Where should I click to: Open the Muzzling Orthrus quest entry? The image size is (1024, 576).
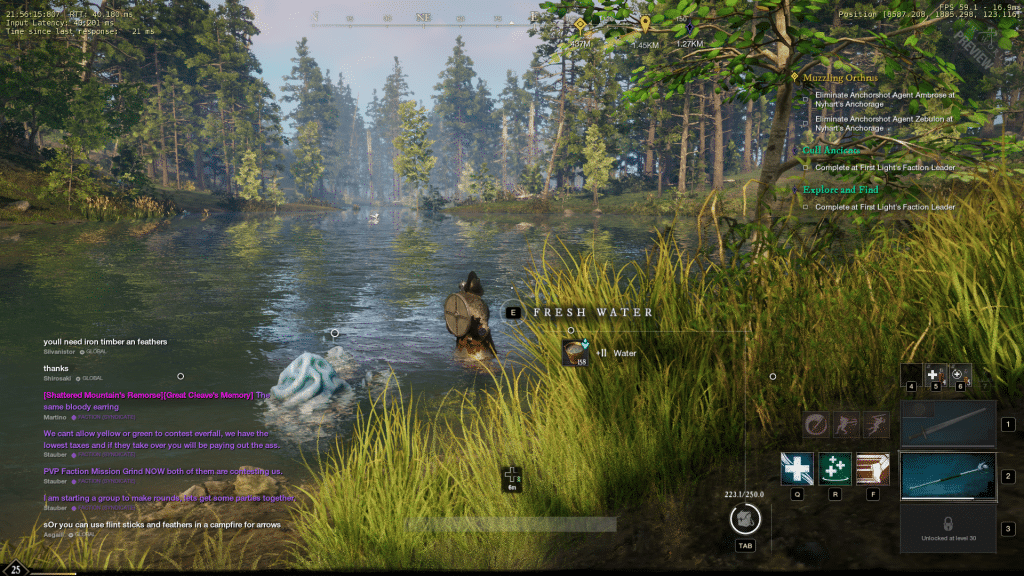tap(840, 78)
